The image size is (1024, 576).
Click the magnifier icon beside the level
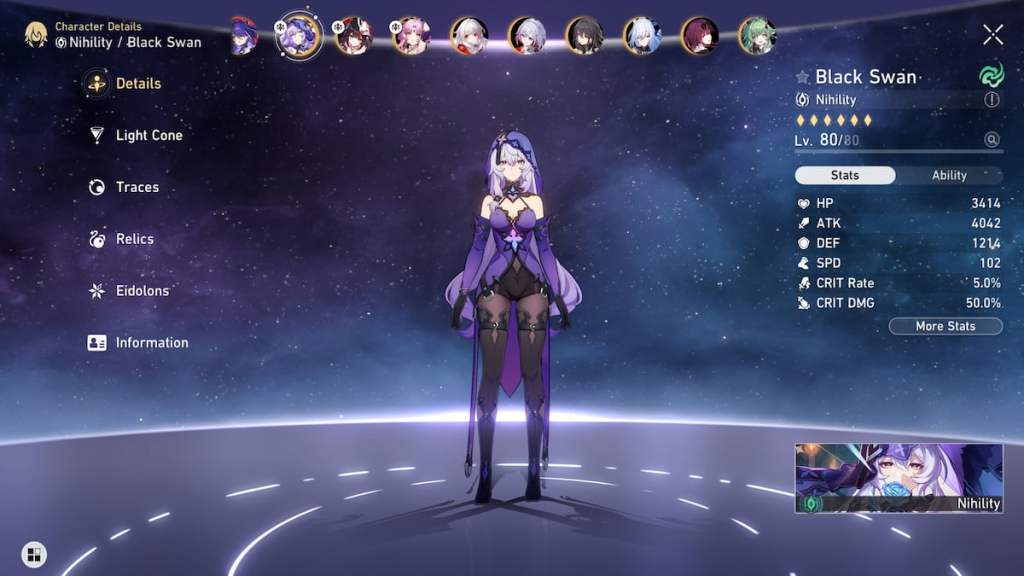(x=992, y=140)
